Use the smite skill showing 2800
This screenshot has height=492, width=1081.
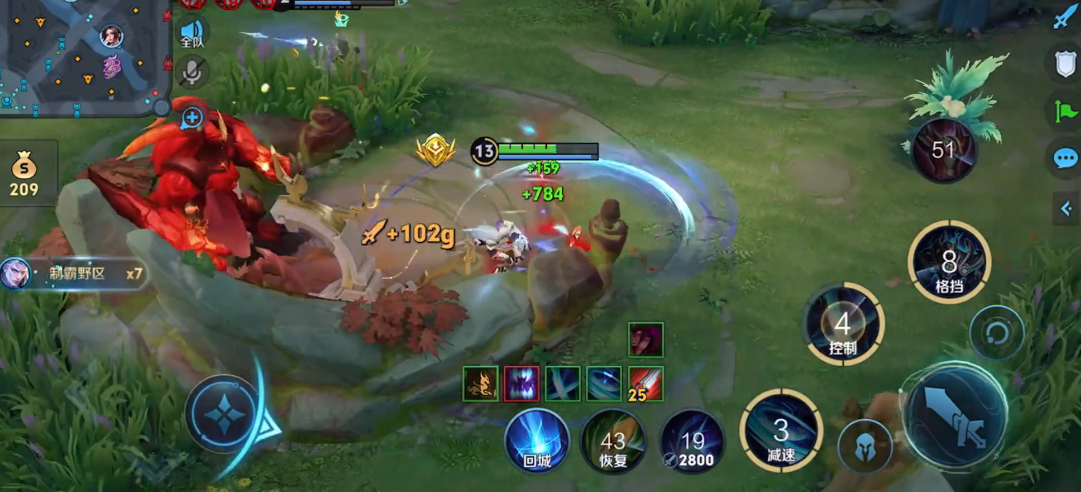click(x=692, y=441)
